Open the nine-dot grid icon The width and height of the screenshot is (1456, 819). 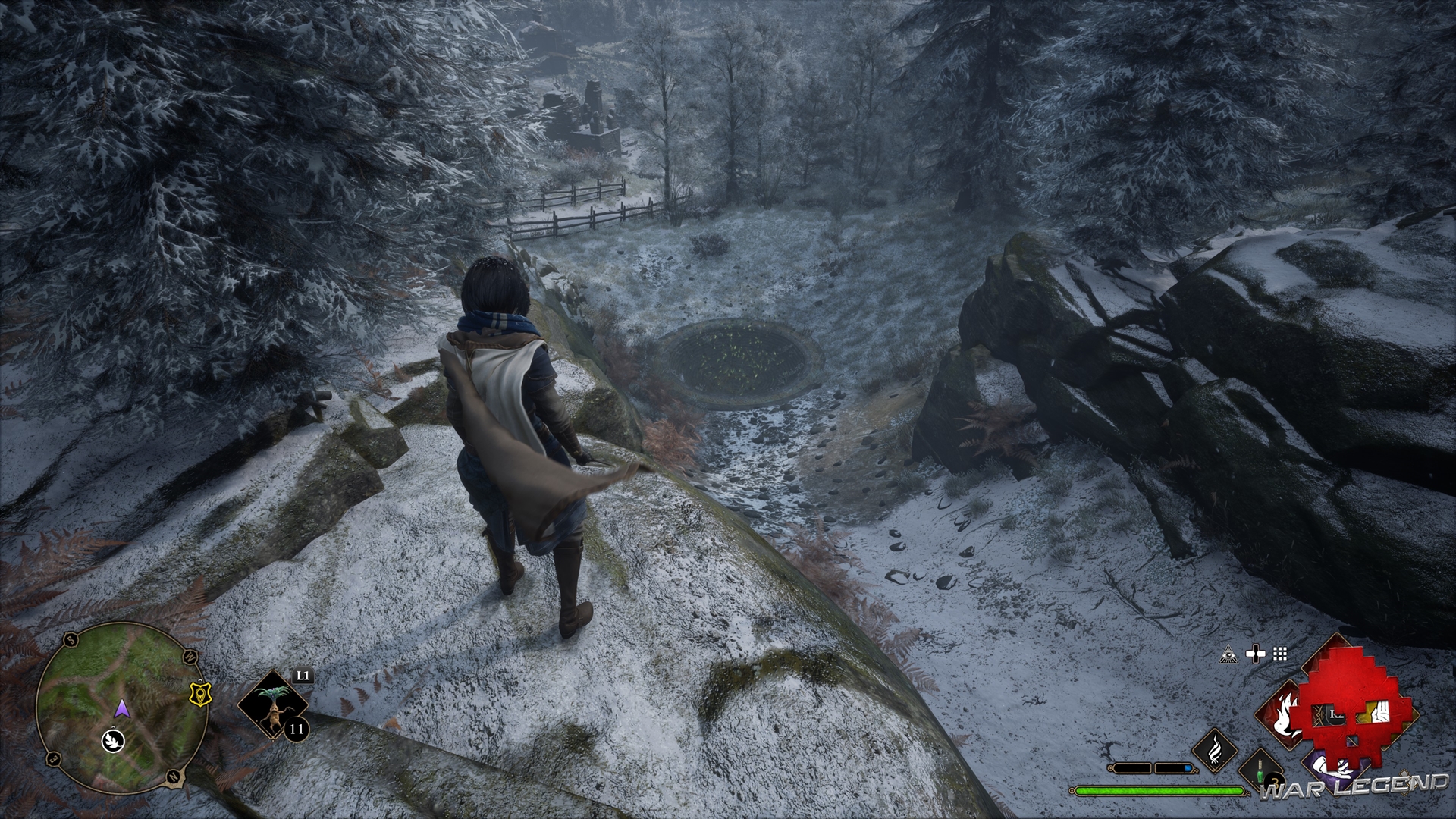tap(1280, 654)
